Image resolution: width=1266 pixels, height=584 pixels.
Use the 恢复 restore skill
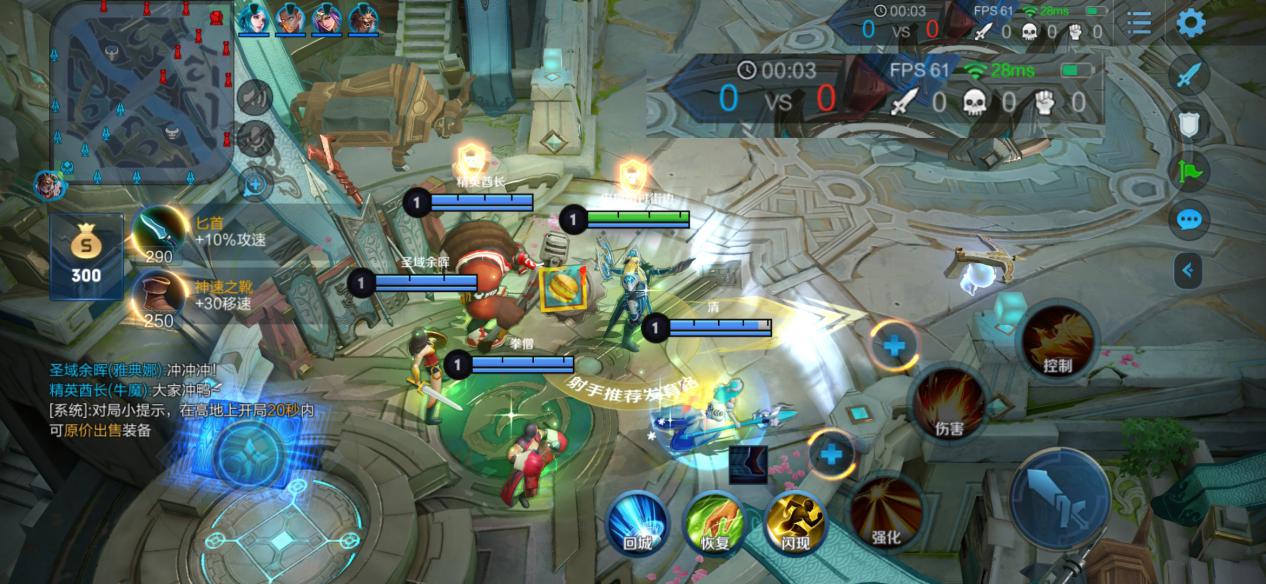(x=714, y=522)
